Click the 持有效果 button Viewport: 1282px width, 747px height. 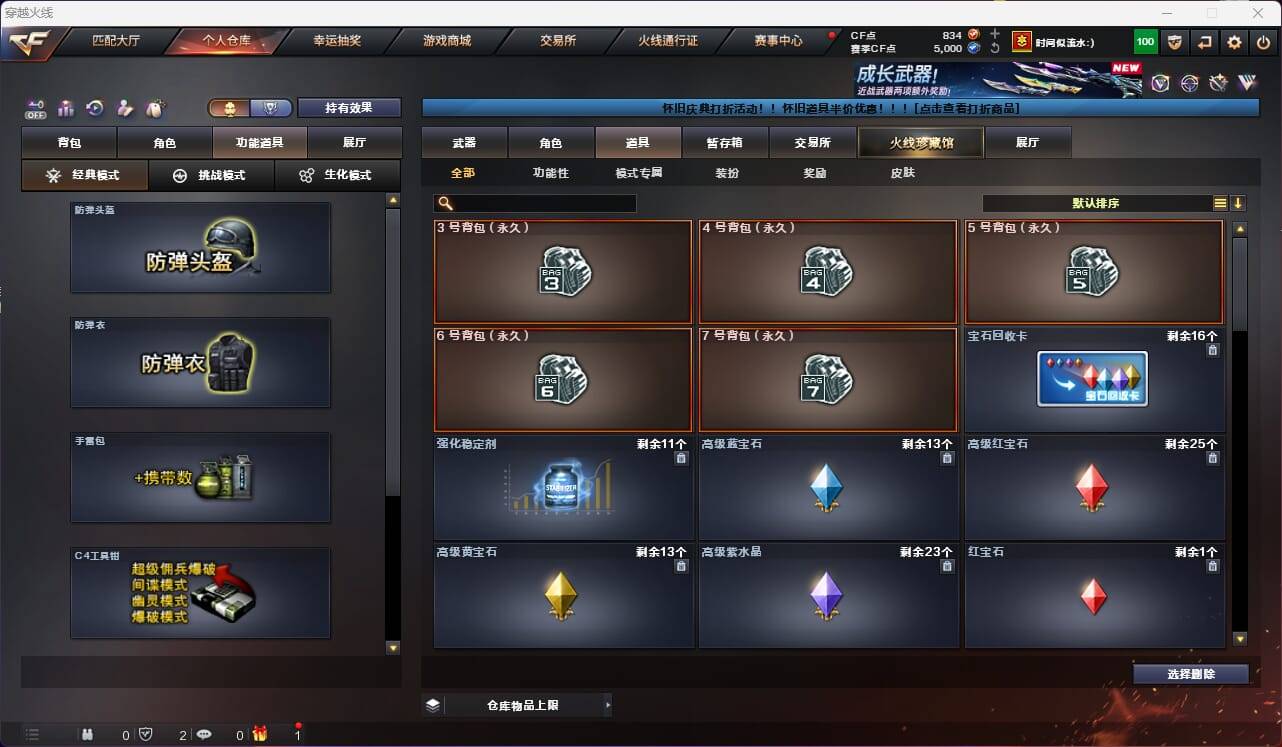[x=348, y=107]
